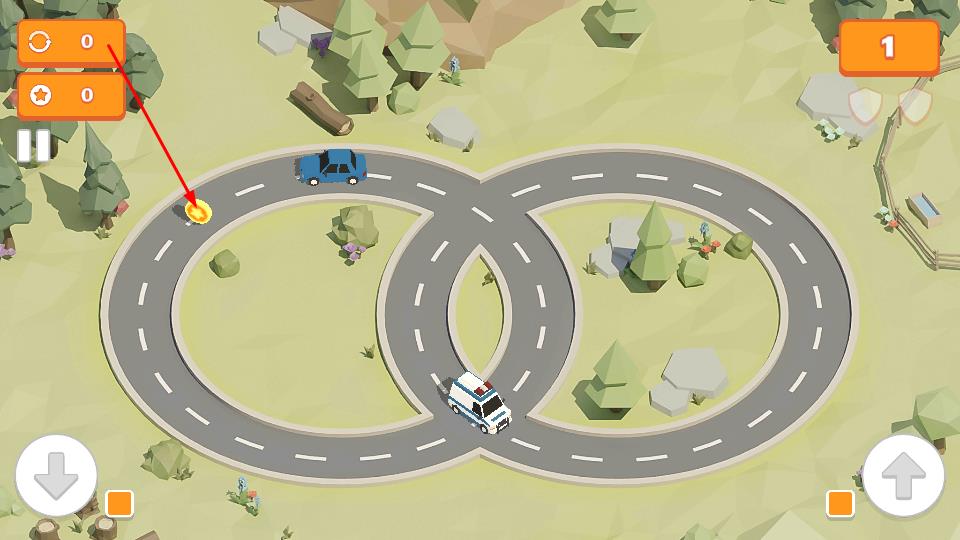Image resolution: width=960 pixels, height=540 pixels.
Task: Tap the up arrow control button
Action: 903,475
